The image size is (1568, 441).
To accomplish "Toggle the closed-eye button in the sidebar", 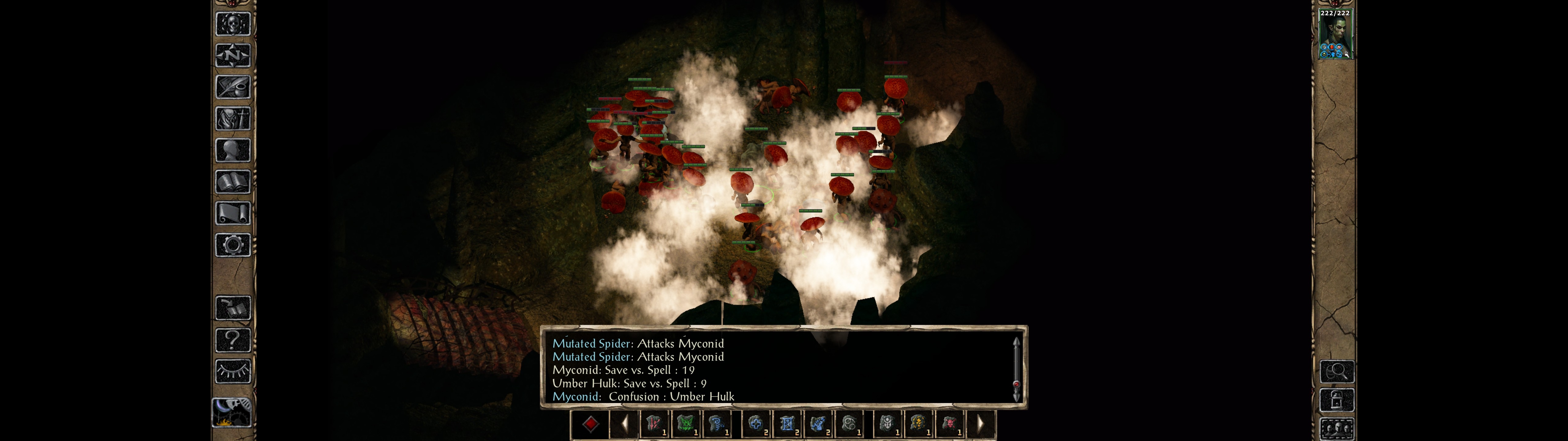I will click(x=232, y=371).
